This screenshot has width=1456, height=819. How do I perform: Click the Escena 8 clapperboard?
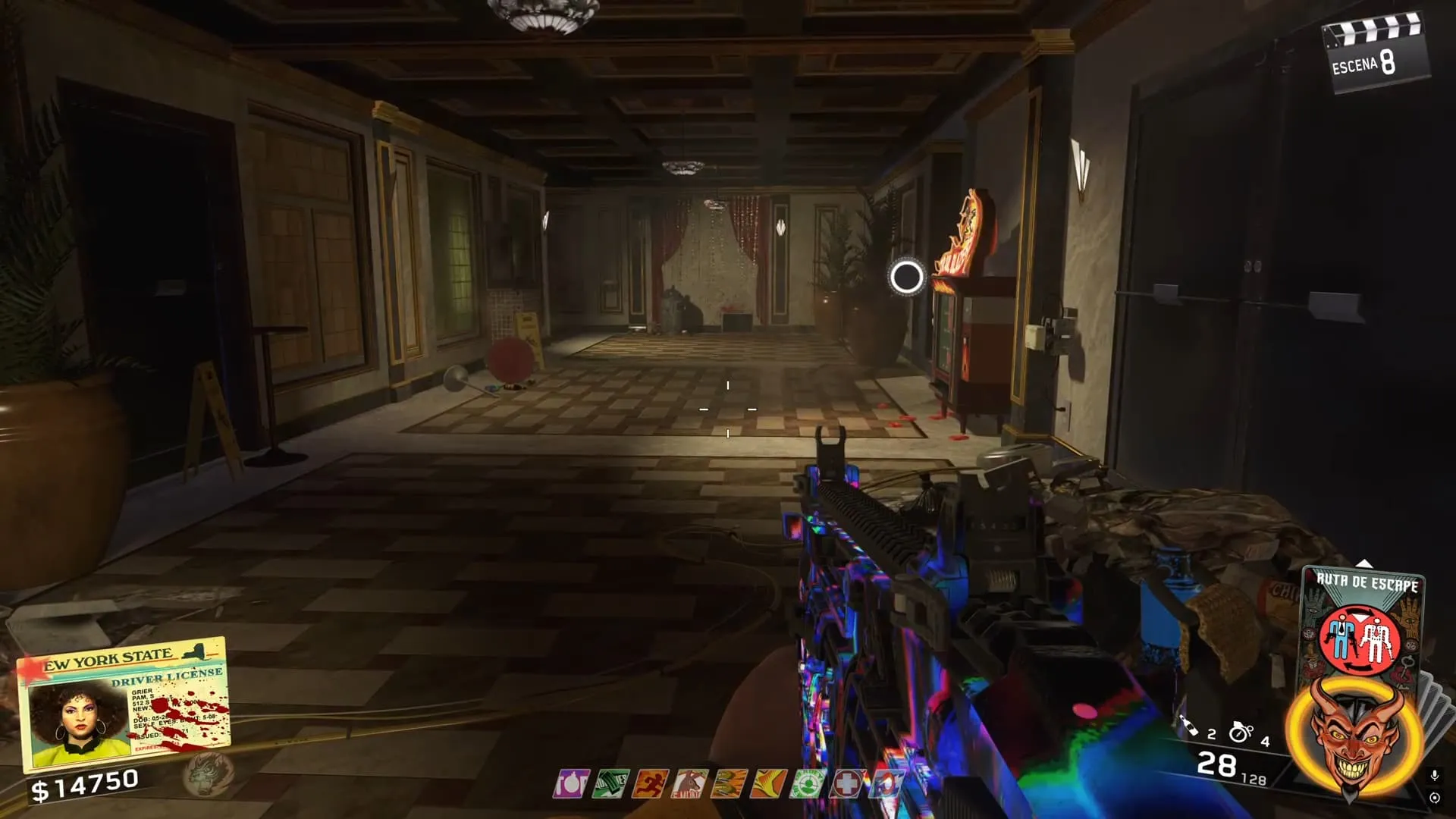coord(1374,53)
